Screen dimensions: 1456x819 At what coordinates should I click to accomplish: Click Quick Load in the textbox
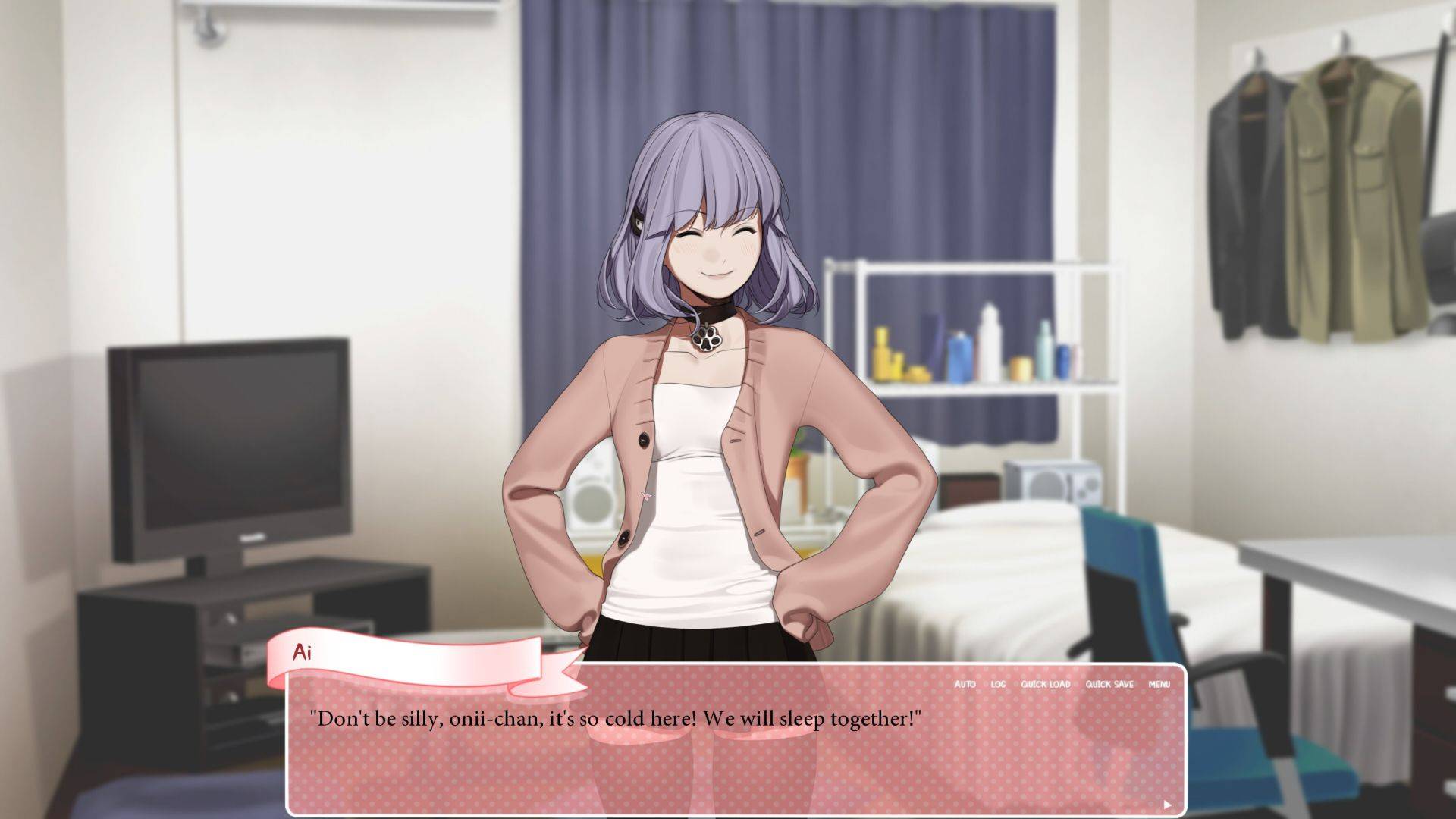coord(1045,684)
